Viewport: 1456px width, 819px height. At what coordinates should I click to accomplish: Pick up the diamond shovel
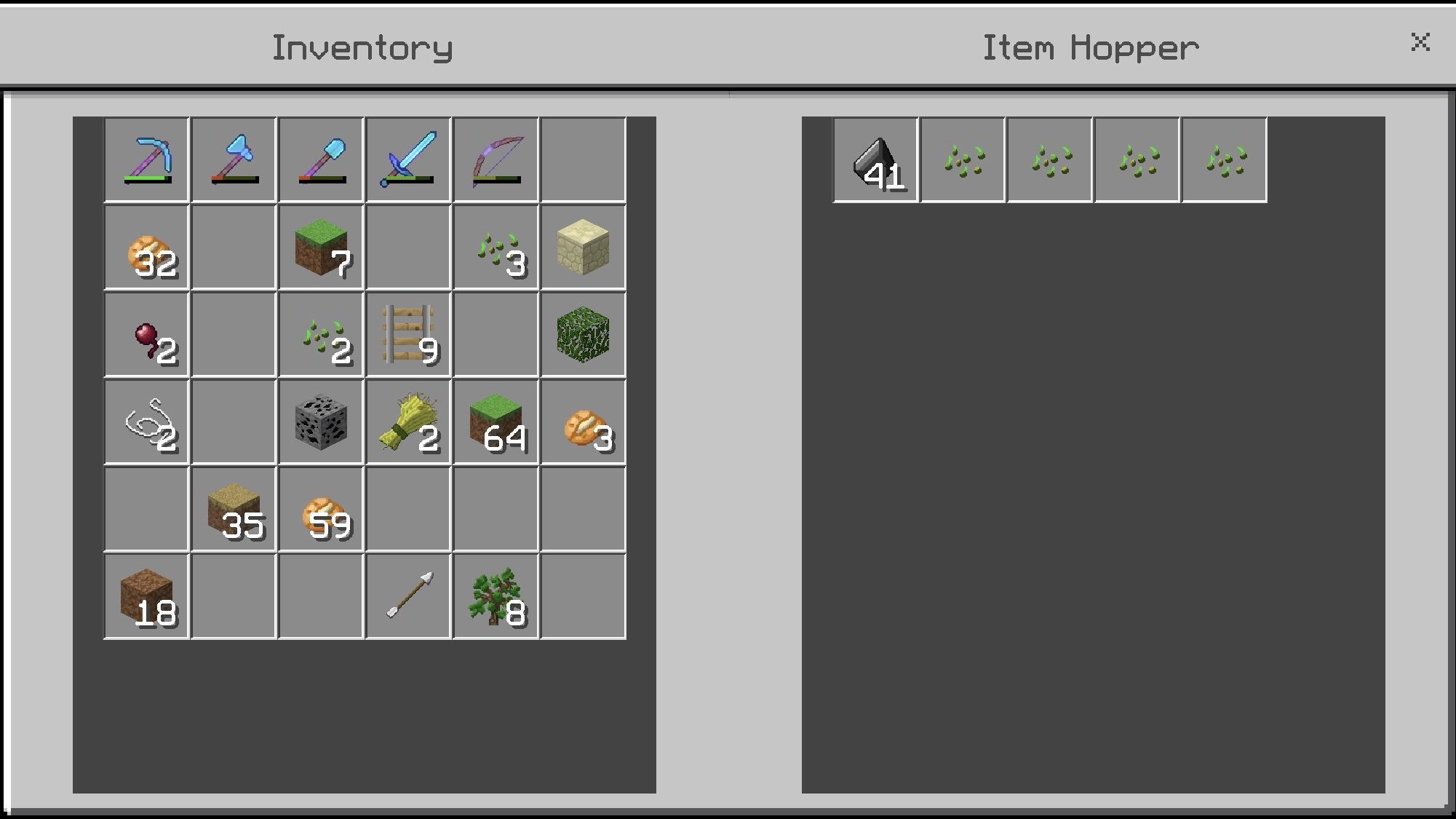coord(321,159)
